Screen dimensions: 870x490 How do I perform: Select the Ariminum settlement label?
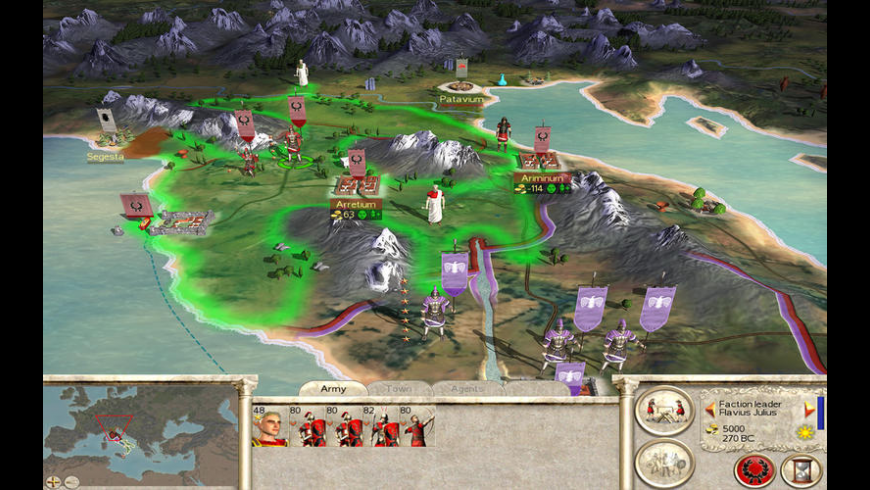tap(542, 177)
